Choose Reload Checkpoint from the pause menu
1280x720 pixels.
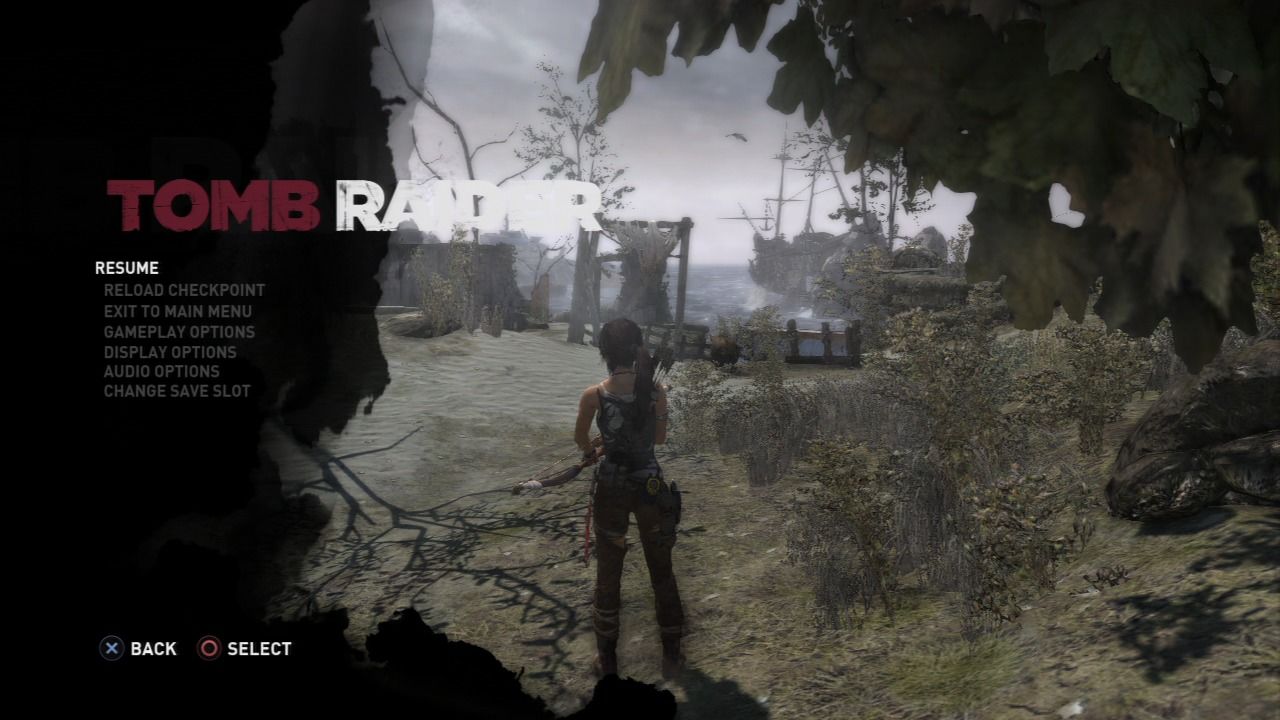(x=185, y=290)
